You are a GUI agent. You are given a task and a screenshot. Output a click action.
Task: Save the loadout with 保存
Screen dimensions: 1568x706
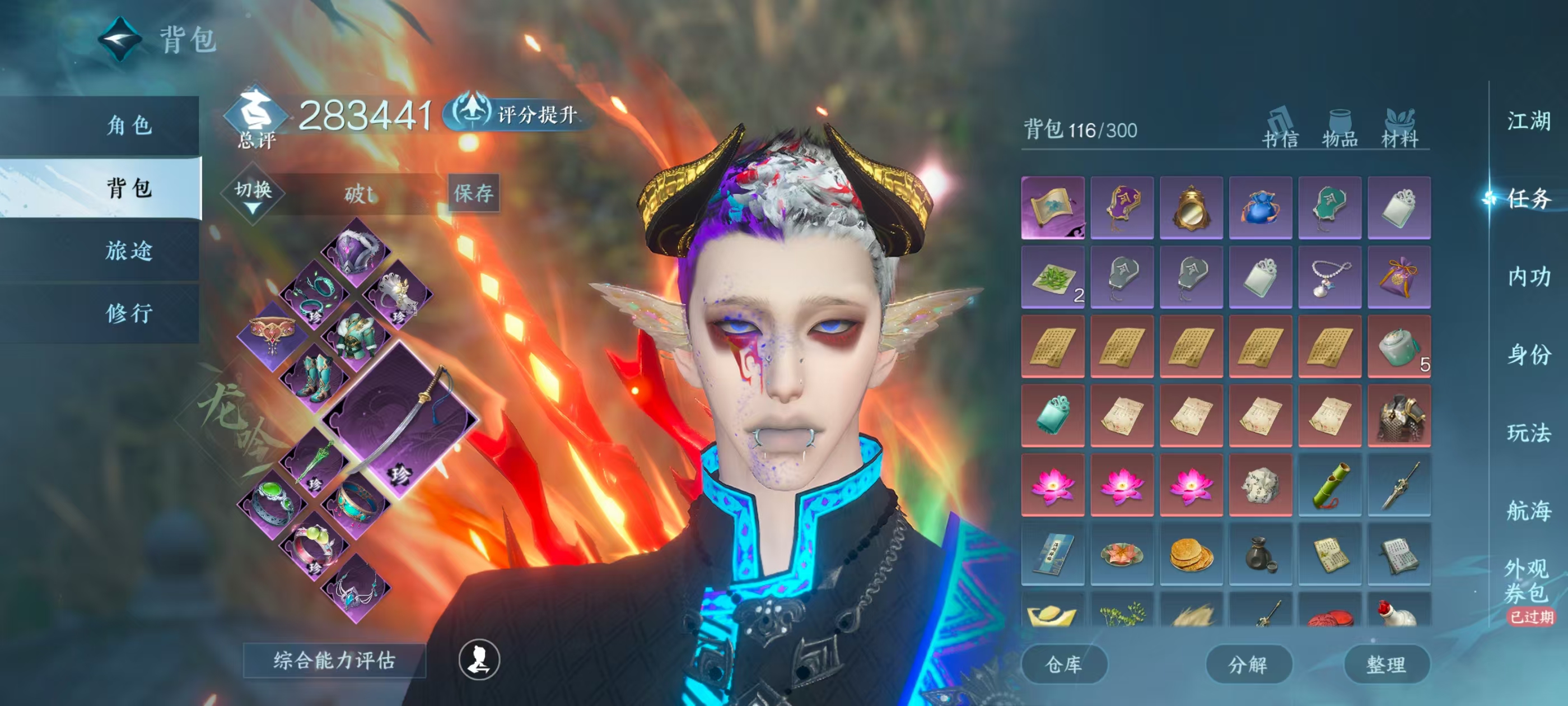pos(473,194)
